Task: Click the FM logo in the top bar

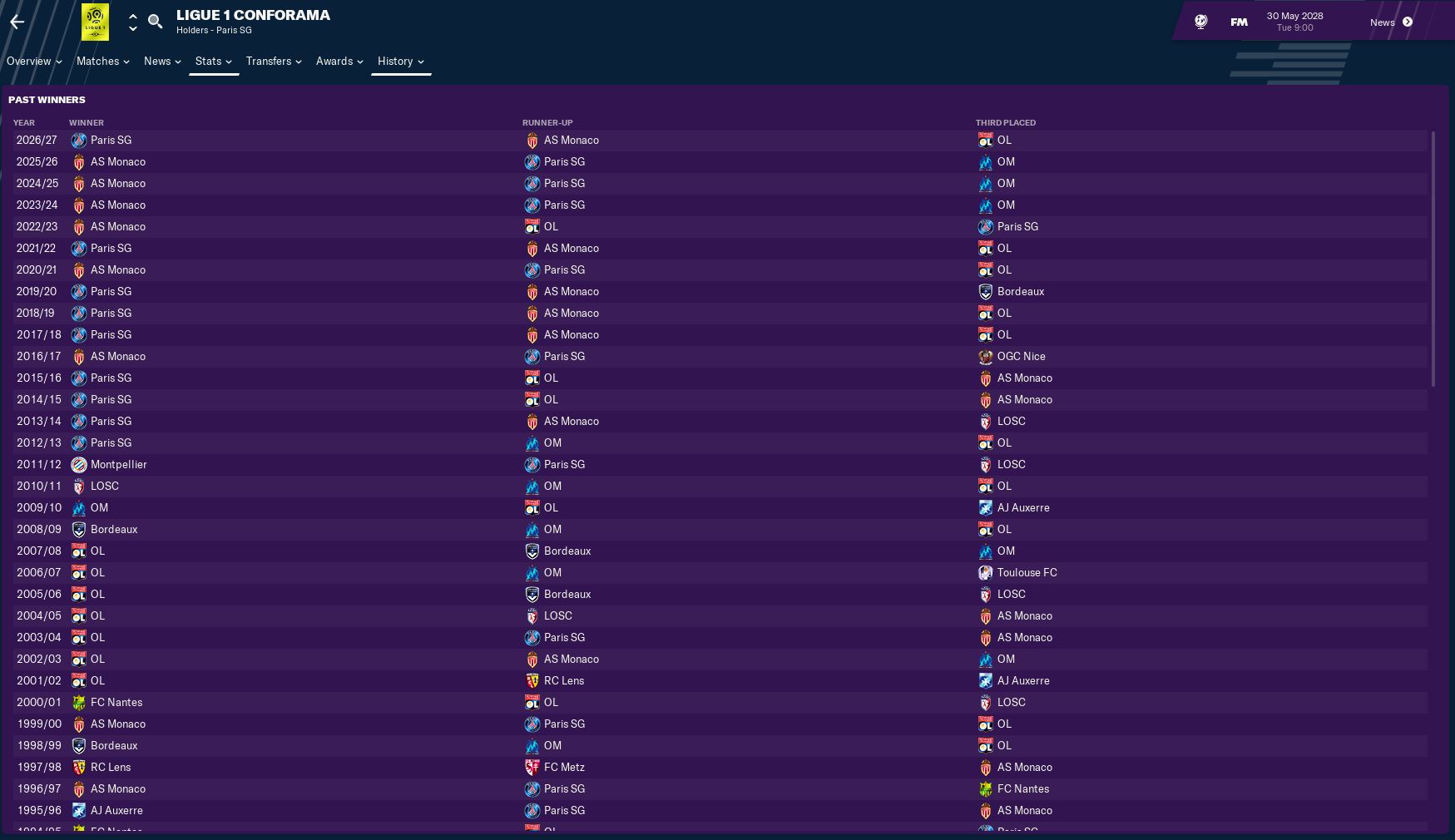Action: [x=1238, y=22]
